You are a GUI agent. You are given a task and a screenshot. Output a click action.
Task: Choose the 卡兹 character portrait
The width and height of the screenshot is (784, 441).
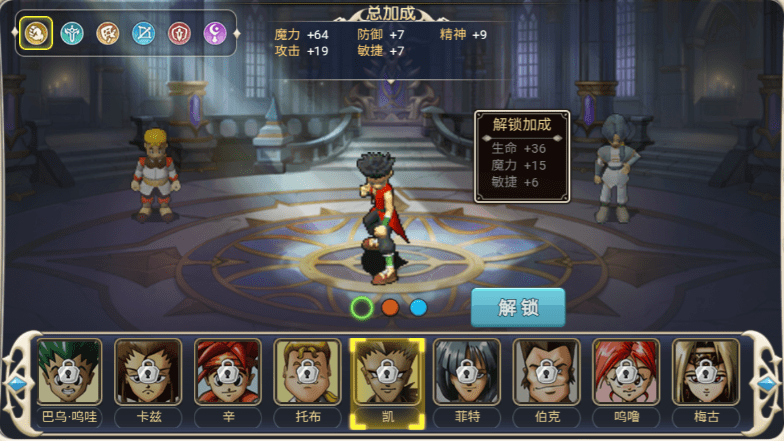[x=148, y=373]
